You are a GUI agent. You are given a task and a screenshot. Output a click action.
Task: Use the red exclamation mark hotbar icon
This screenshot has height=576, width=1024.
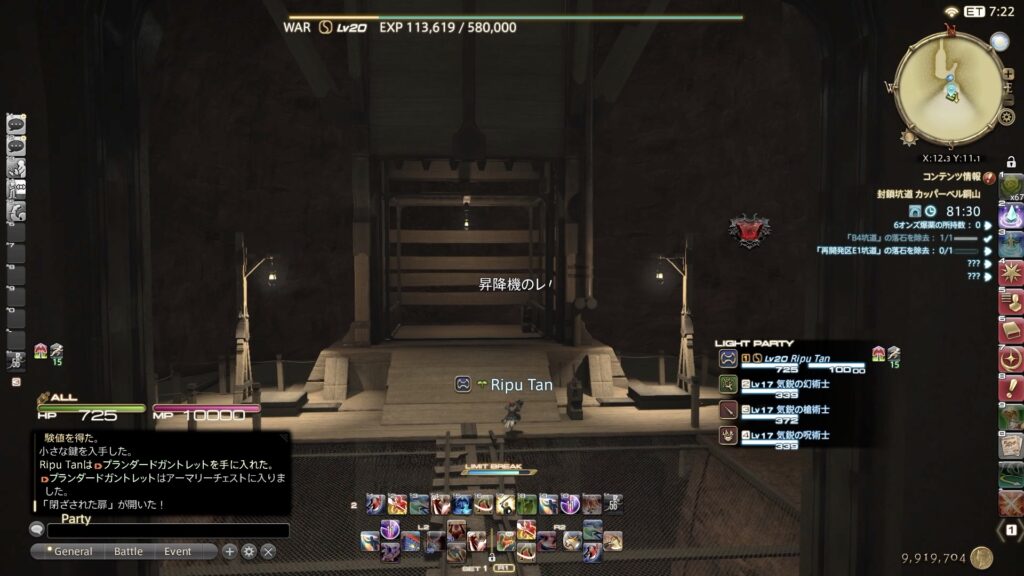[1011, 386]
